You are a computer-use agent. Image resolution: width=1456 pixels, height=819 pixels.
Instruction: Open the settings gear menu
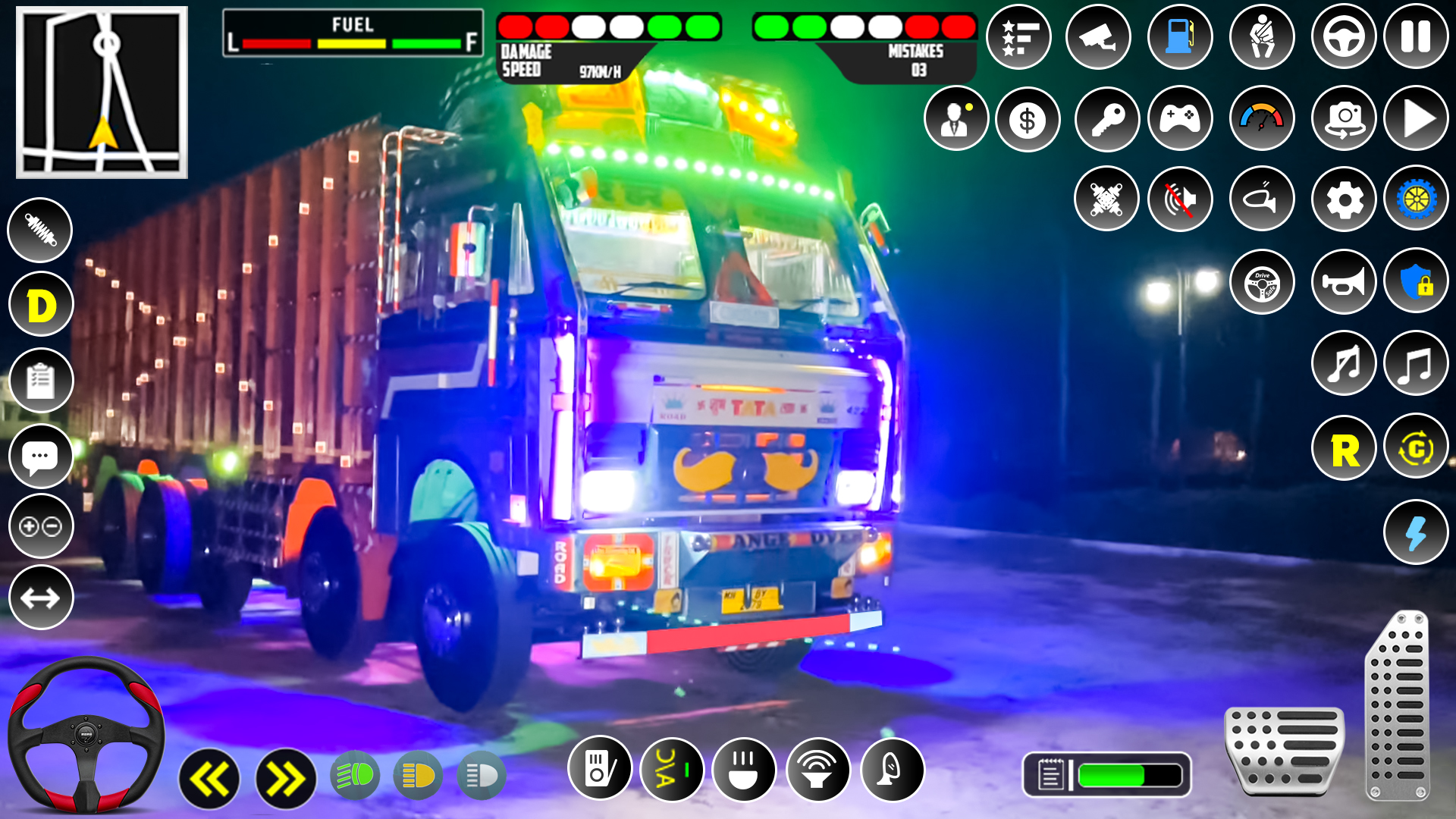point(1344,199)
